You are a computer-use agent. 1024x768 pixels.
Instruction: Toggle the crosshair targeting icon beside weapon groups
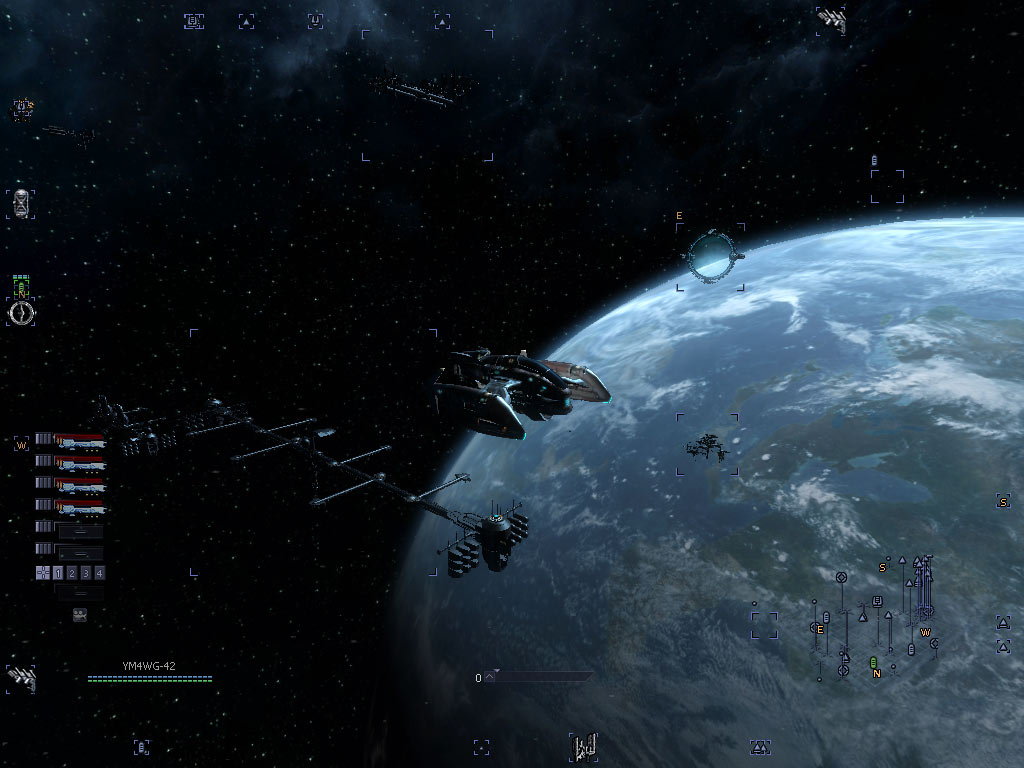(42, 573)
